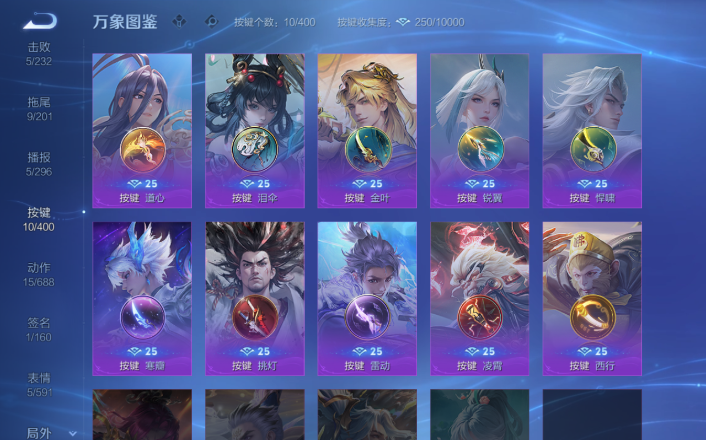Open the 签名 category tab

coord(39,329)
